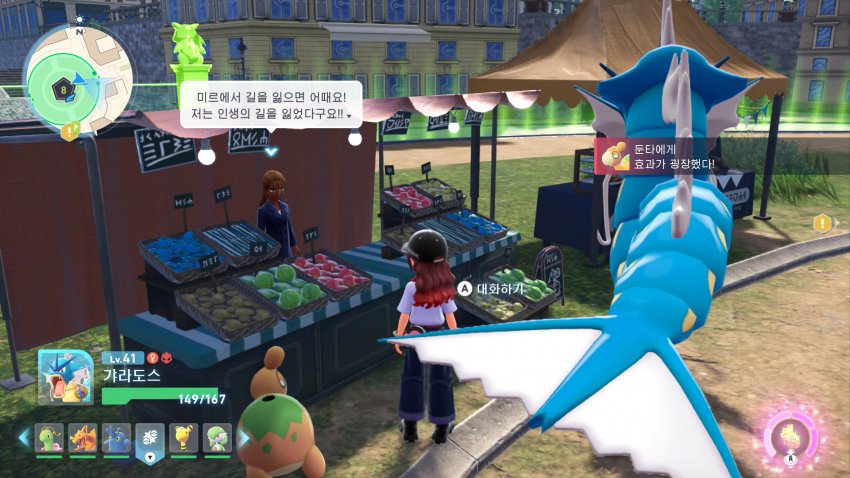Select the orange Charizard party slot
This screenshot has width=850, height=478.
coord(83,438)
